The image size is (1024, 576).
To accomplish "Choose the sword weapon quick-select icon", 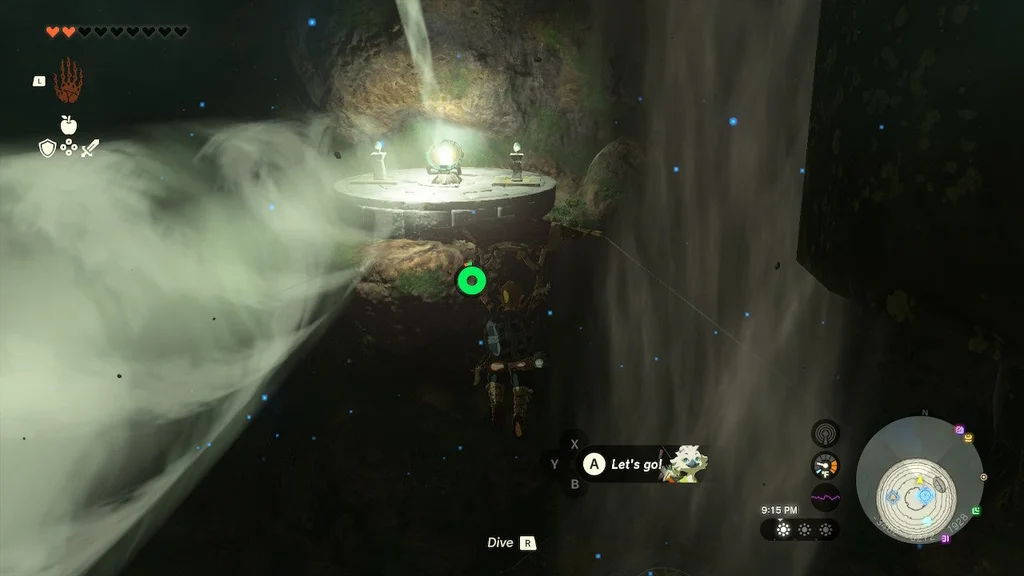I will 90,148.
